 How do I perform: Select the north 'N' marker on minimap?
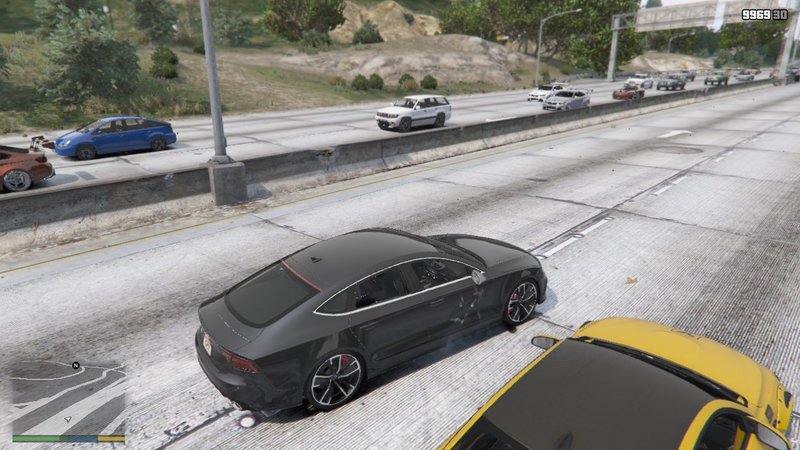pos(75,366)
